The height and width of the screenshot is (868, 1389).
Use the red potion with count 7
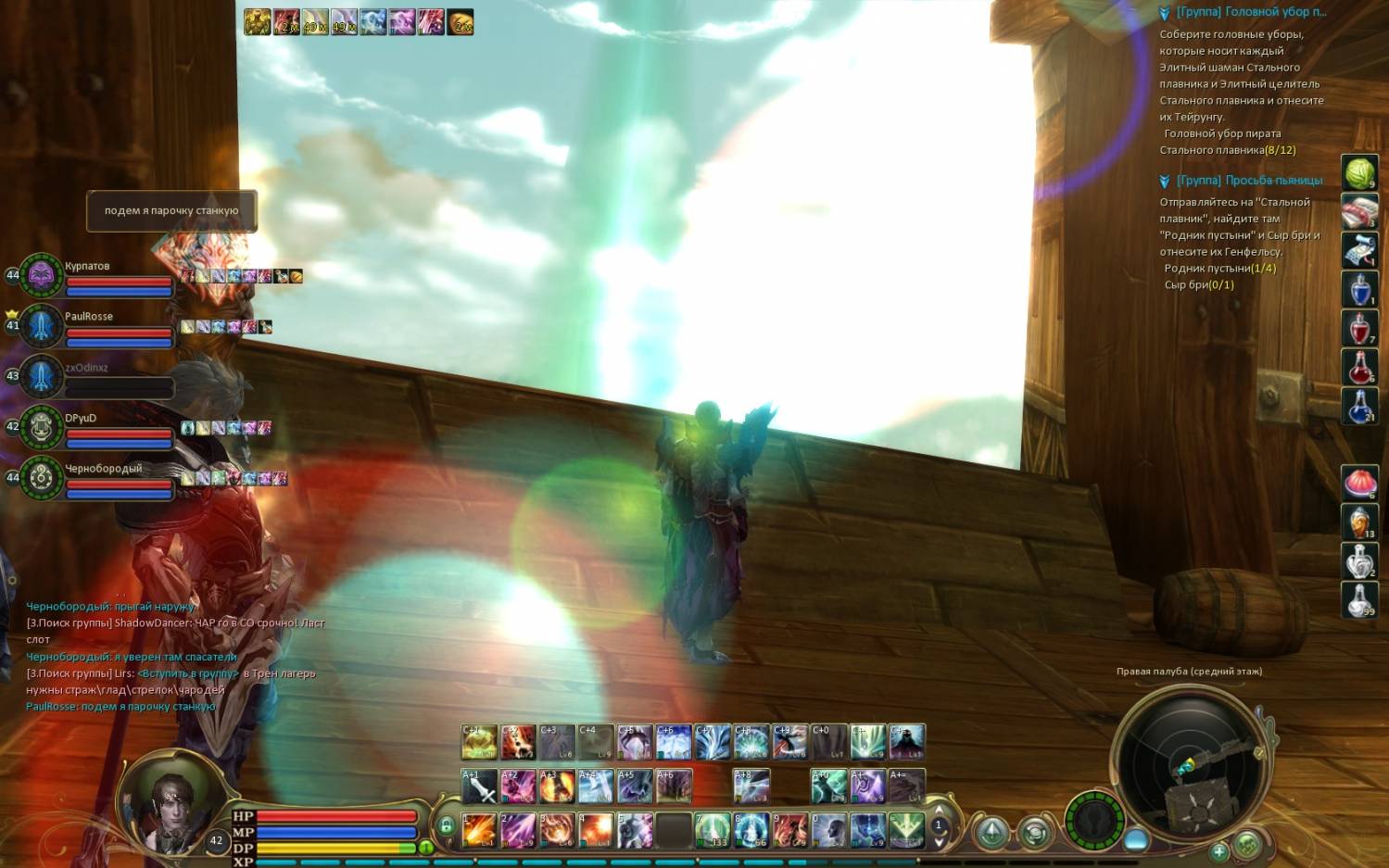click(1359, 328)
